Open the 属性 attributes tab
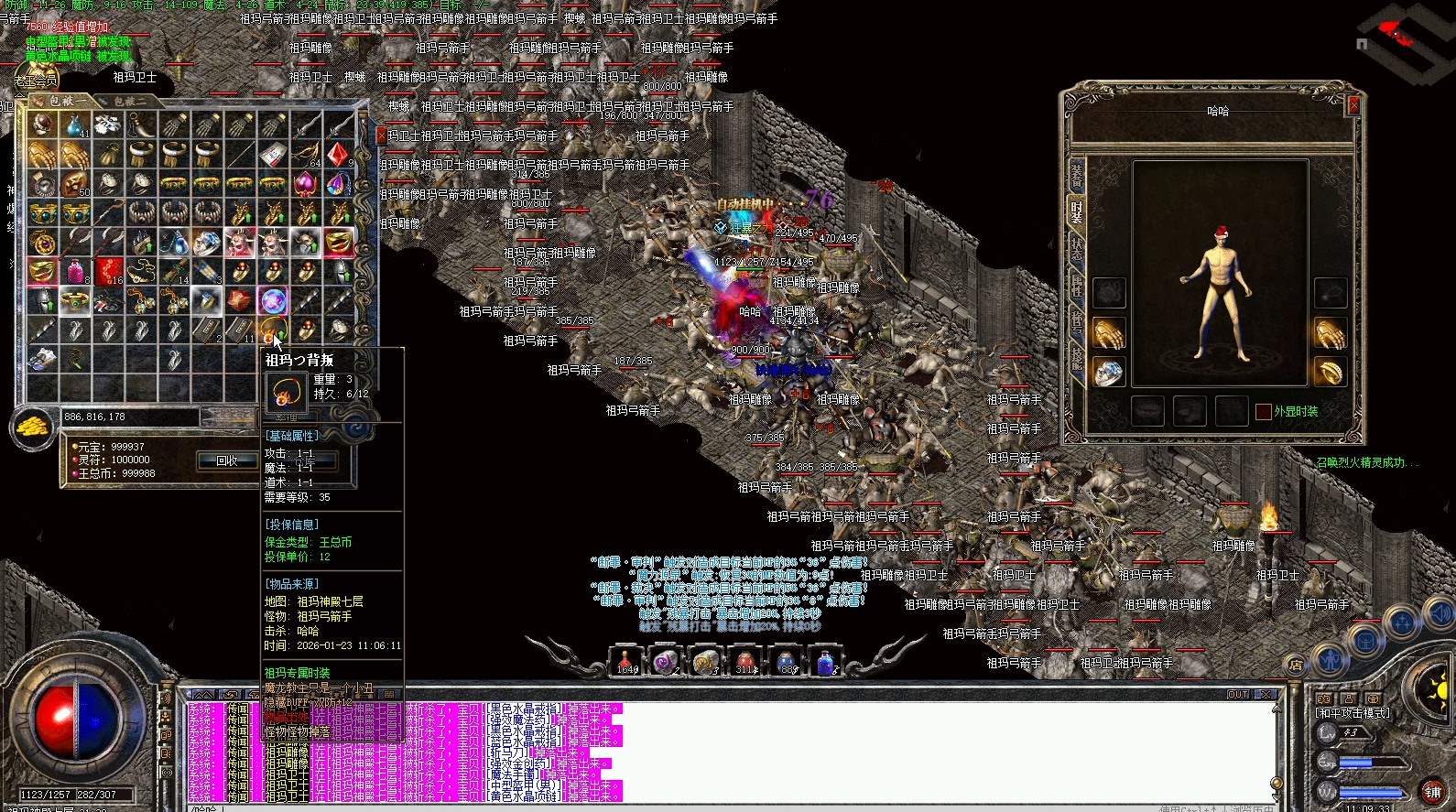The width and height of the screenshot is (1456, 812). point(1077,286)
